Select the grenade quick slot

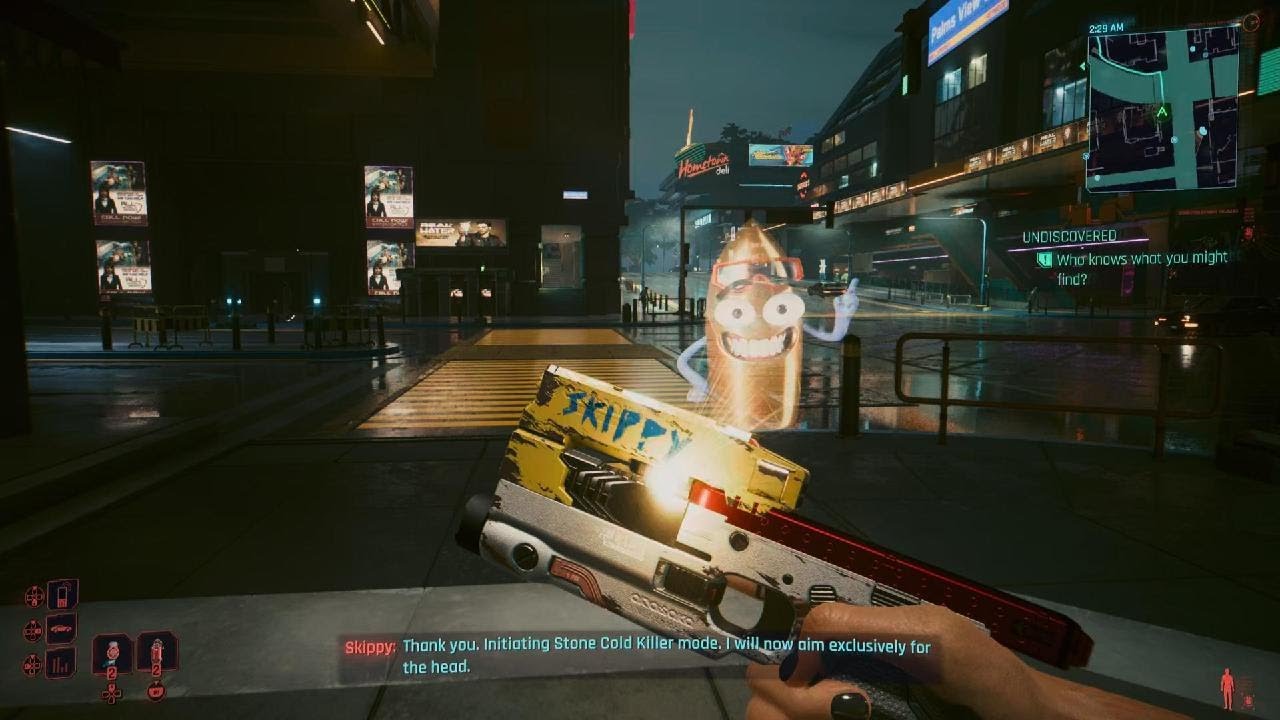111,650
